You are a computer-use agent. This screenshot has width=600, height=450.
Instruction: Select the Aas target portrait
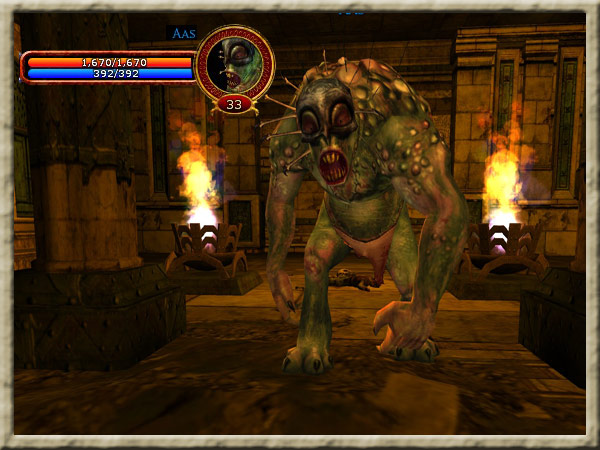point(234,64)
